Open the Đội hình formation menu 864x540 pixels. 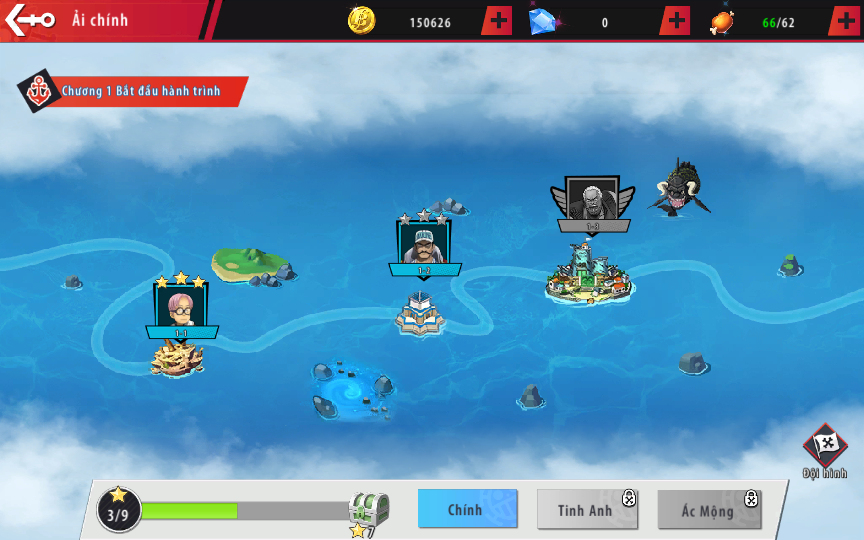click(825, 450)
